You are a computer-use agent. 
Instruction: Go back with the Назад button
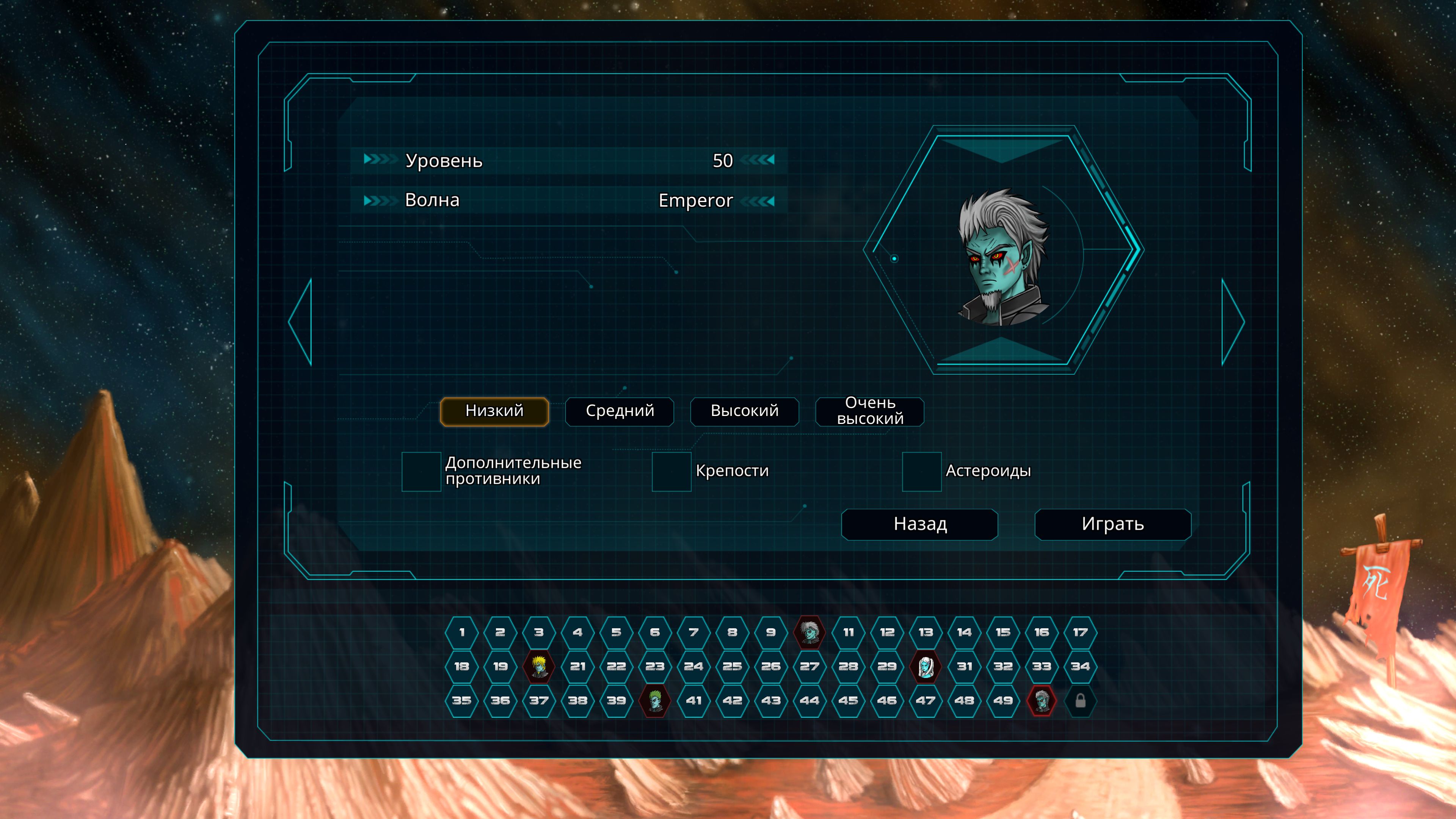(919, 524)
